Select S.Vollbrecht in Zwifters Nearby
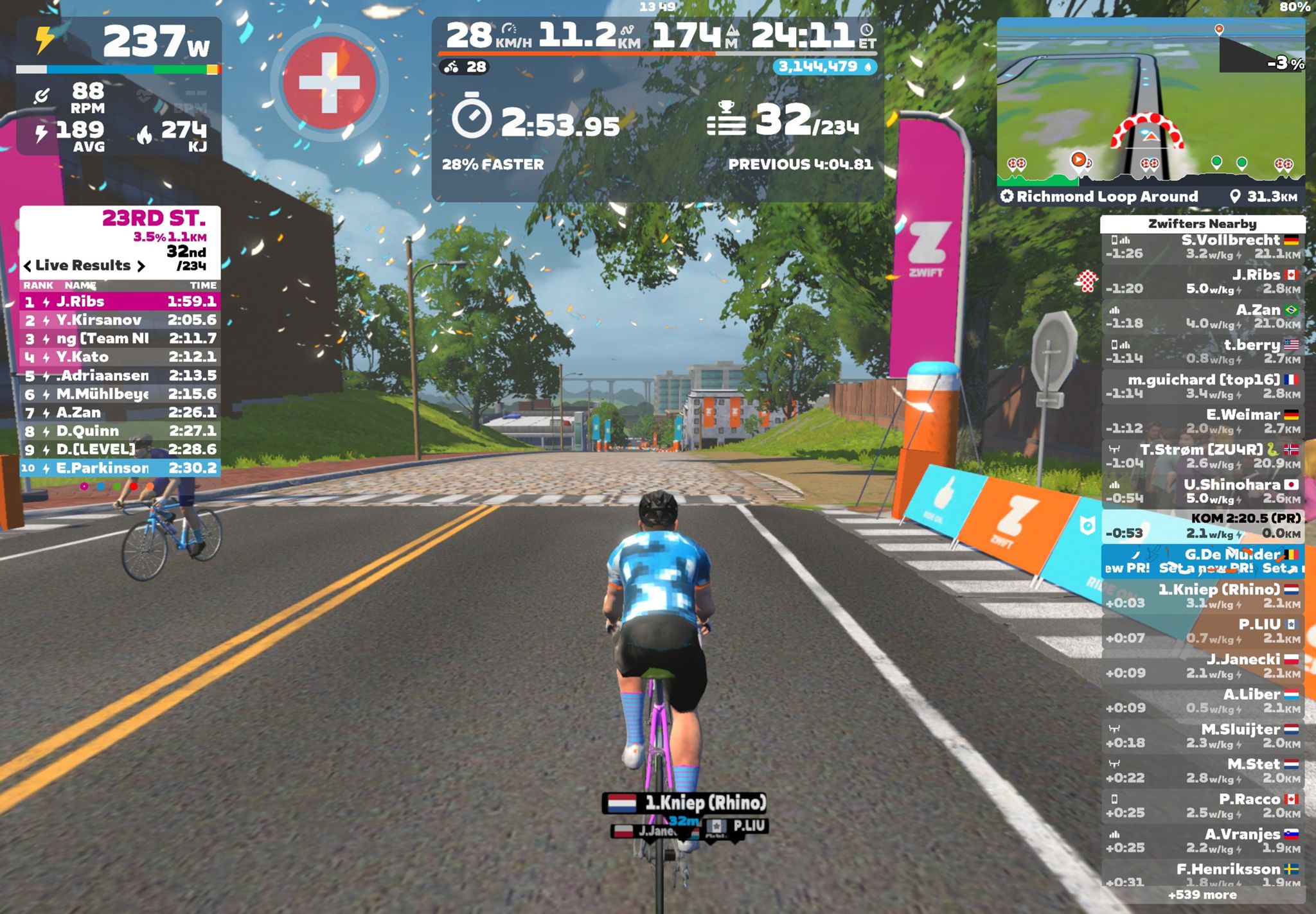Screen dimensions: 1316x914 (1202, 247)
